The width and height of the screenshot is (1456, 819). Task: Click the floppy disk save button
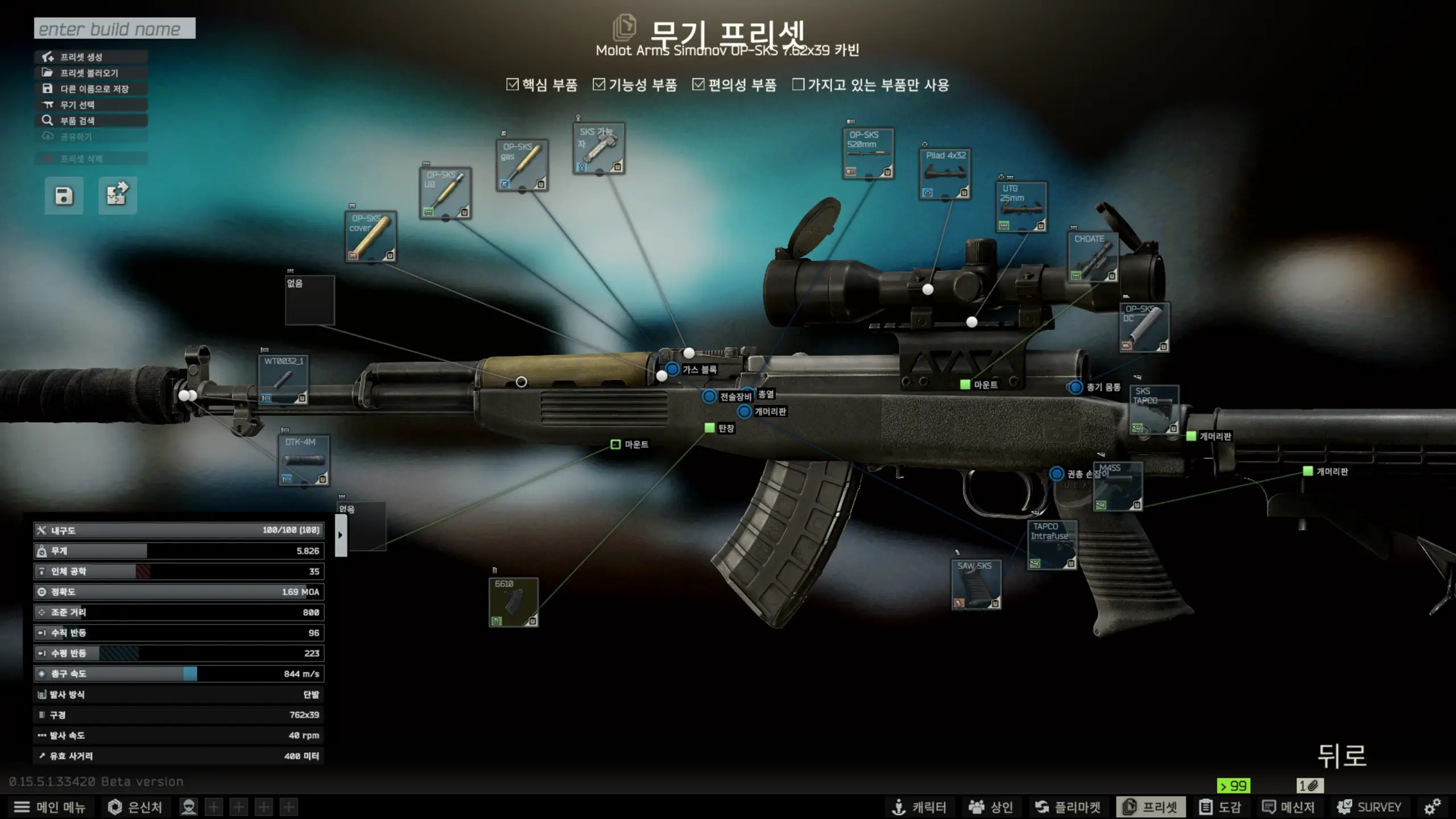pyautogui.click(x=64, y=196)
